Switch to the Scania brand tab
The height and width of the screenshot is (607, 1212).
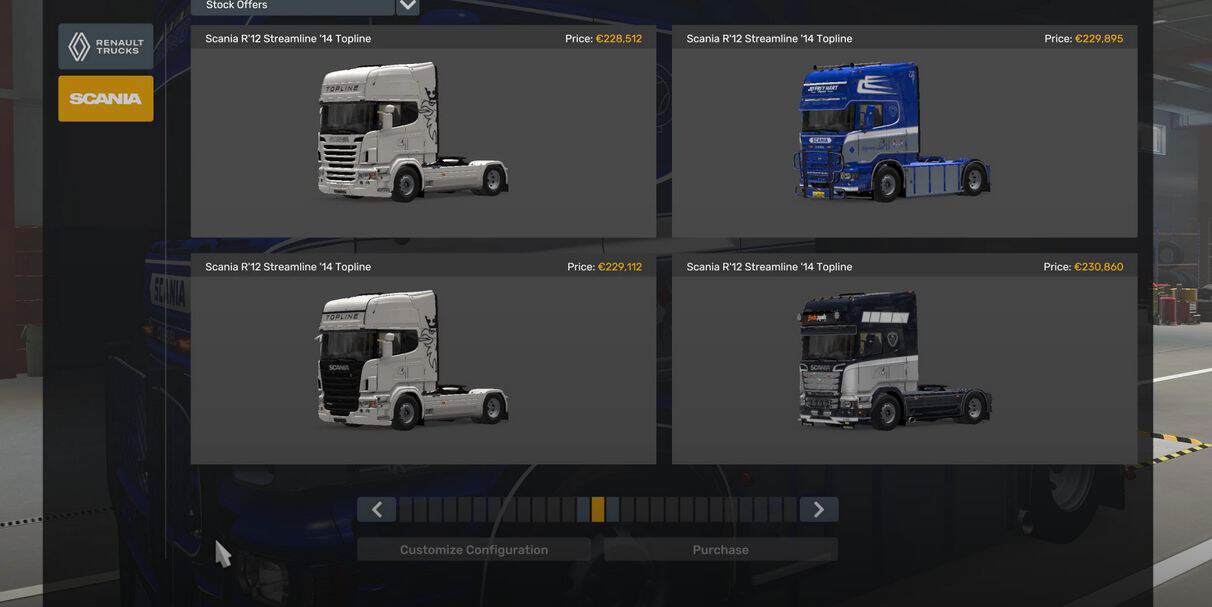106,99
